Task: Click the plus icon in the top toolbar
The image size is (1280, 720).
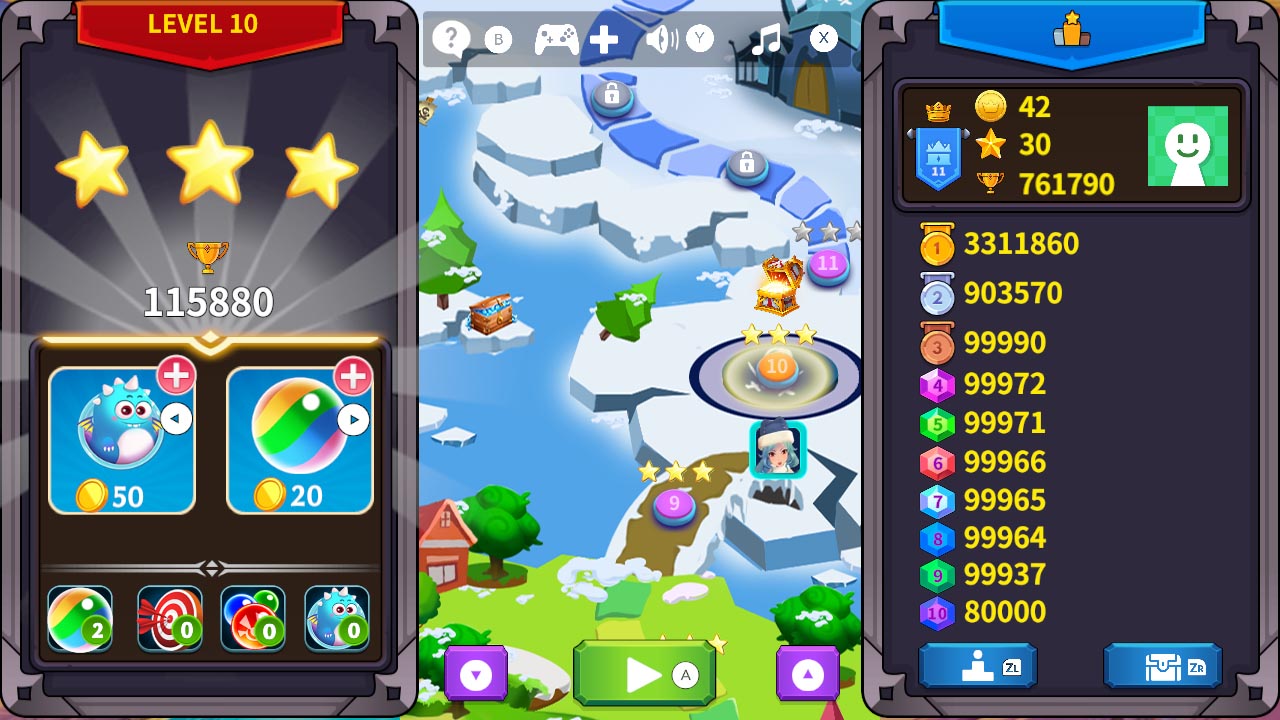Action: point(603,39)
